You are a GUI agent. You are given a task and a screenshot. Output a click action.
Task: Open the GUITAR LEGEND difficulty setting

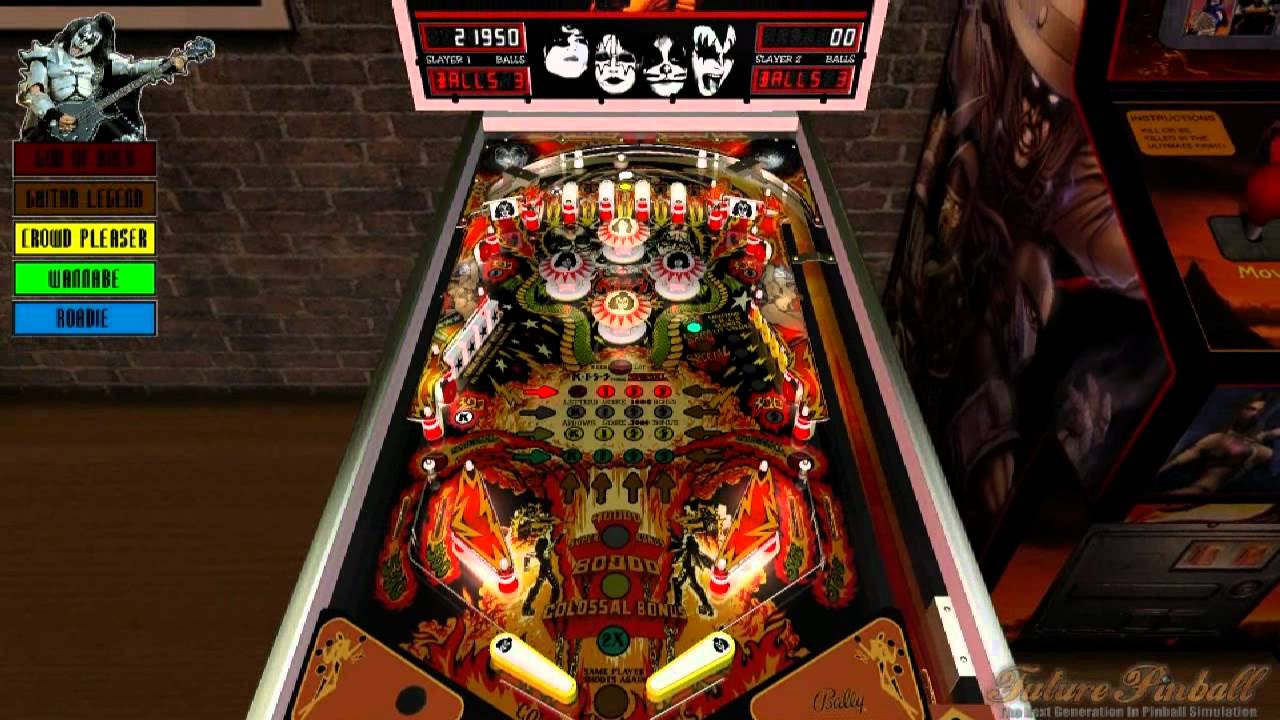click(x=83, y=198)
